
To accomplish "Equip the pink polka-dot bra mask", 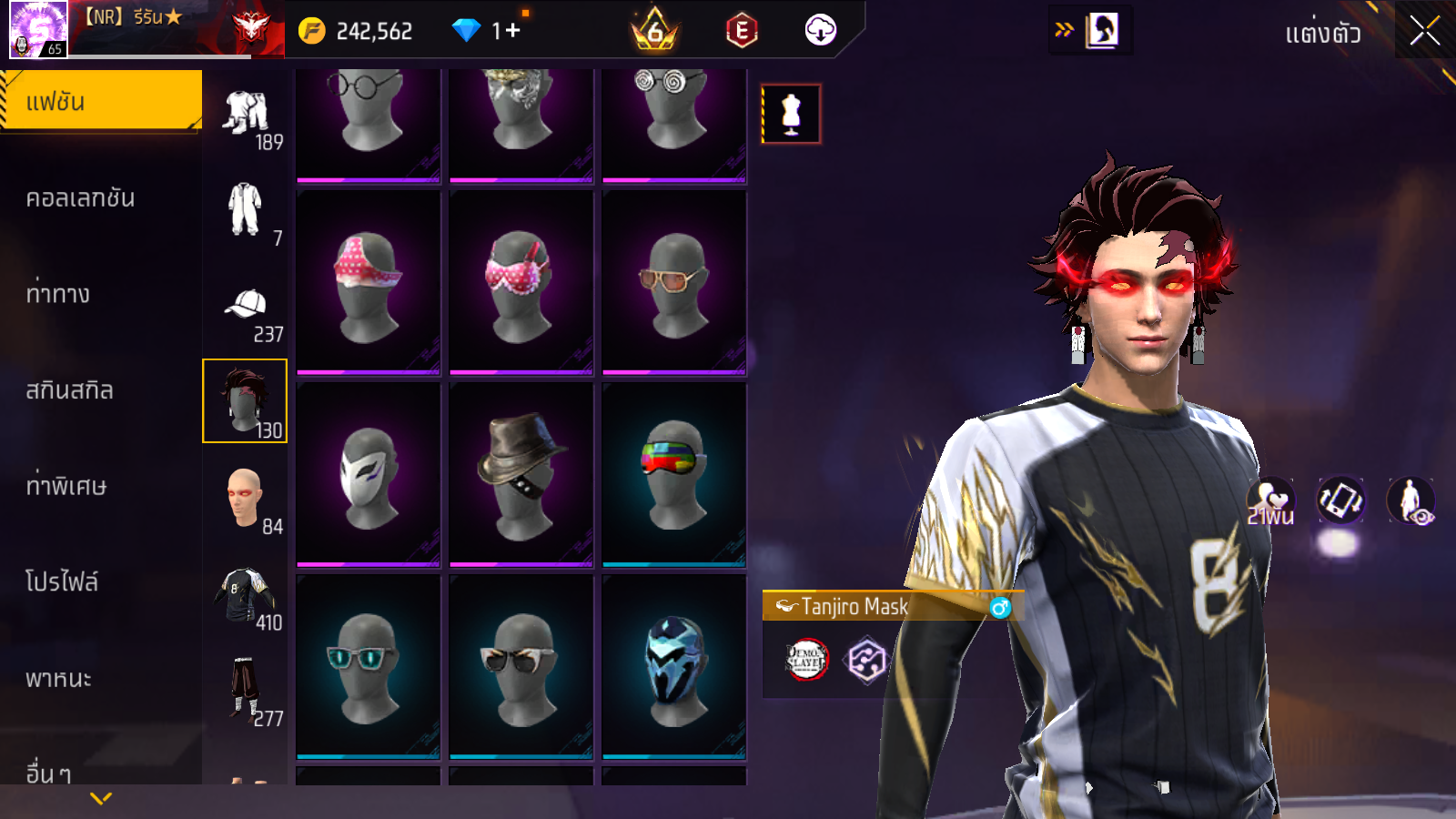I will coord(521,282).
